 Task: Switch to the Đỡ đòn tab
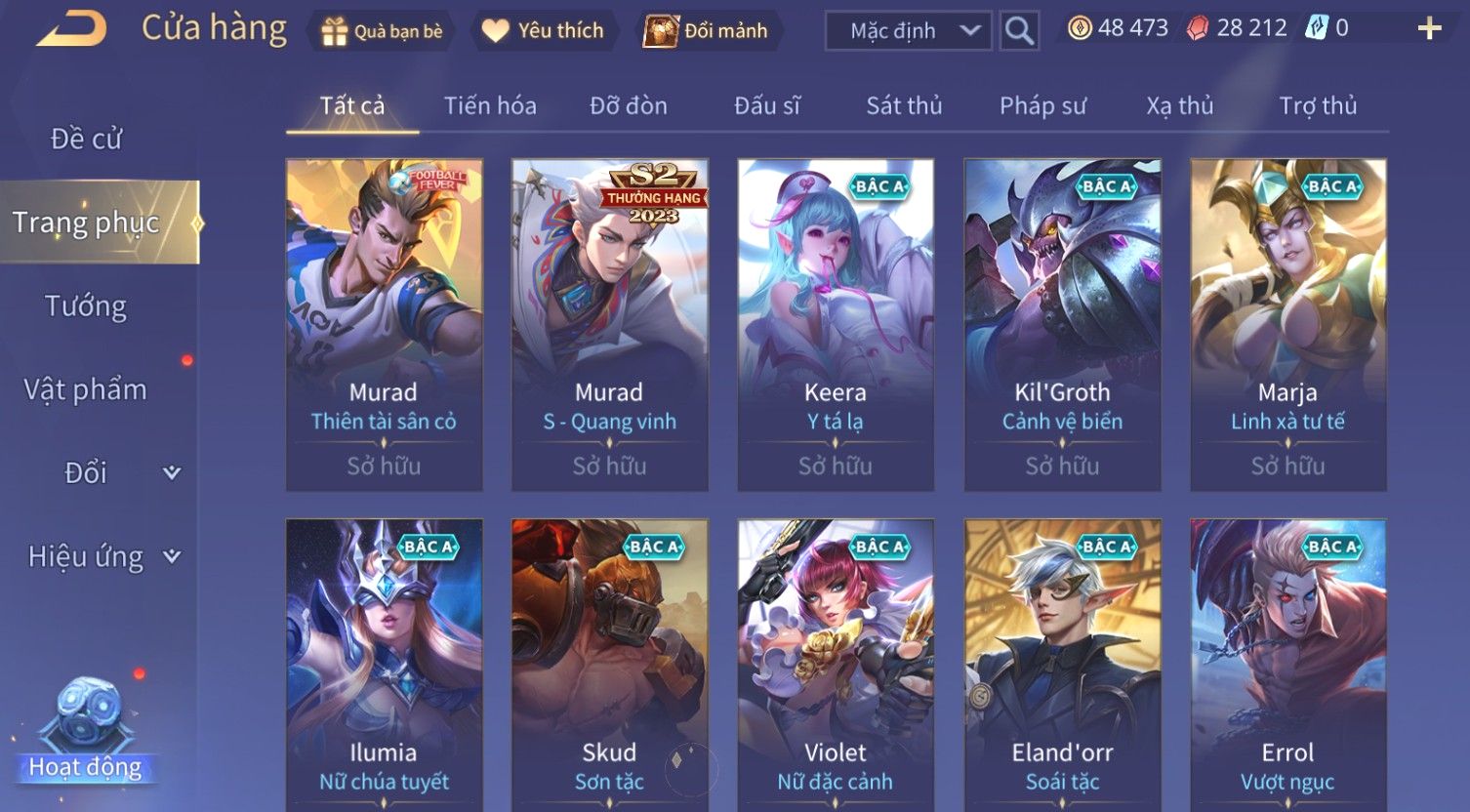[629, 105]
